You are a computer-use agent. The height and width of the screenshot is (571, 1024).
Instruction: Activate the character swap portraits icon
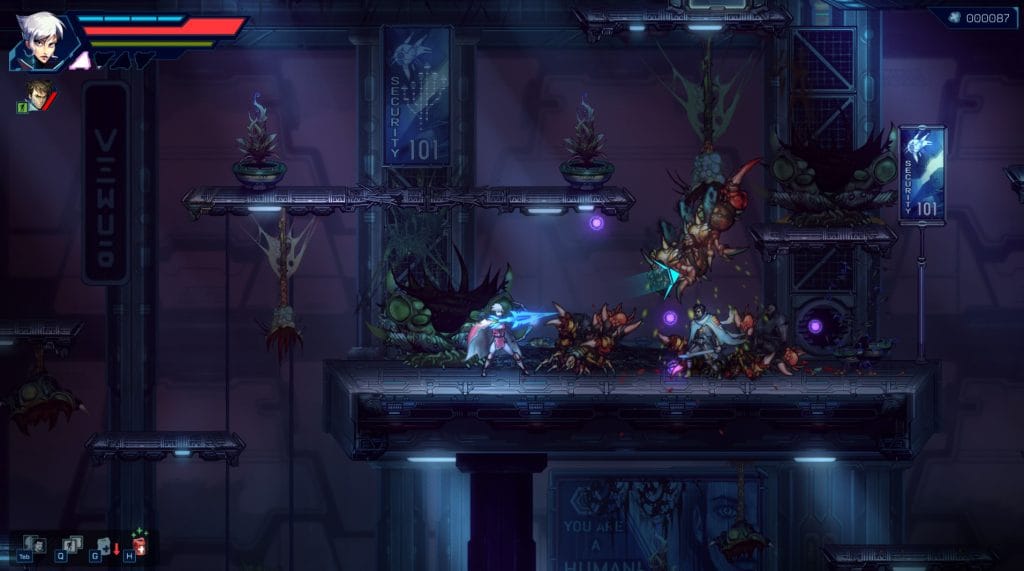[x=35, y=543]
